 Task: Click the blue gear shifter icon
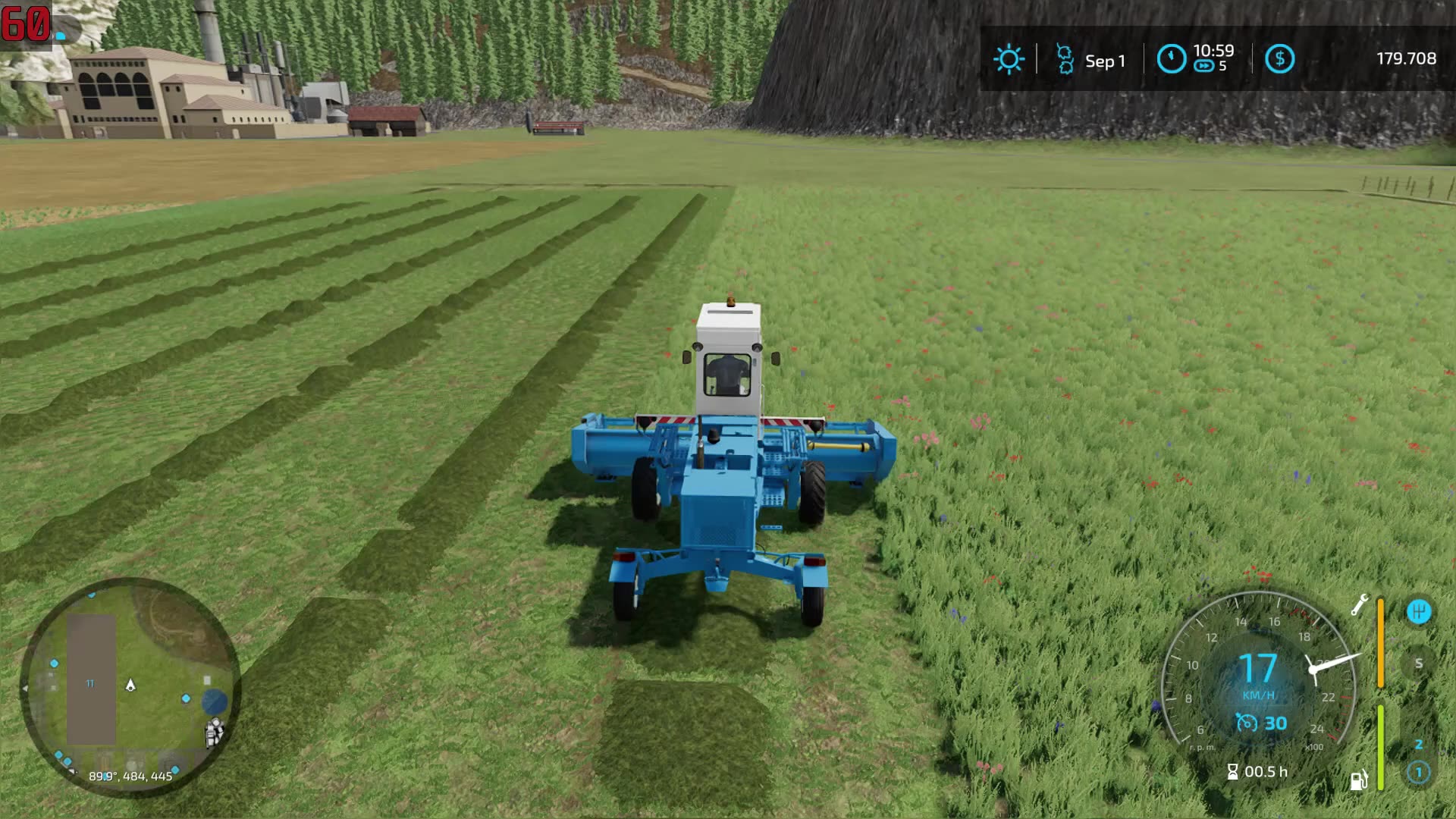pos(1418,610)
